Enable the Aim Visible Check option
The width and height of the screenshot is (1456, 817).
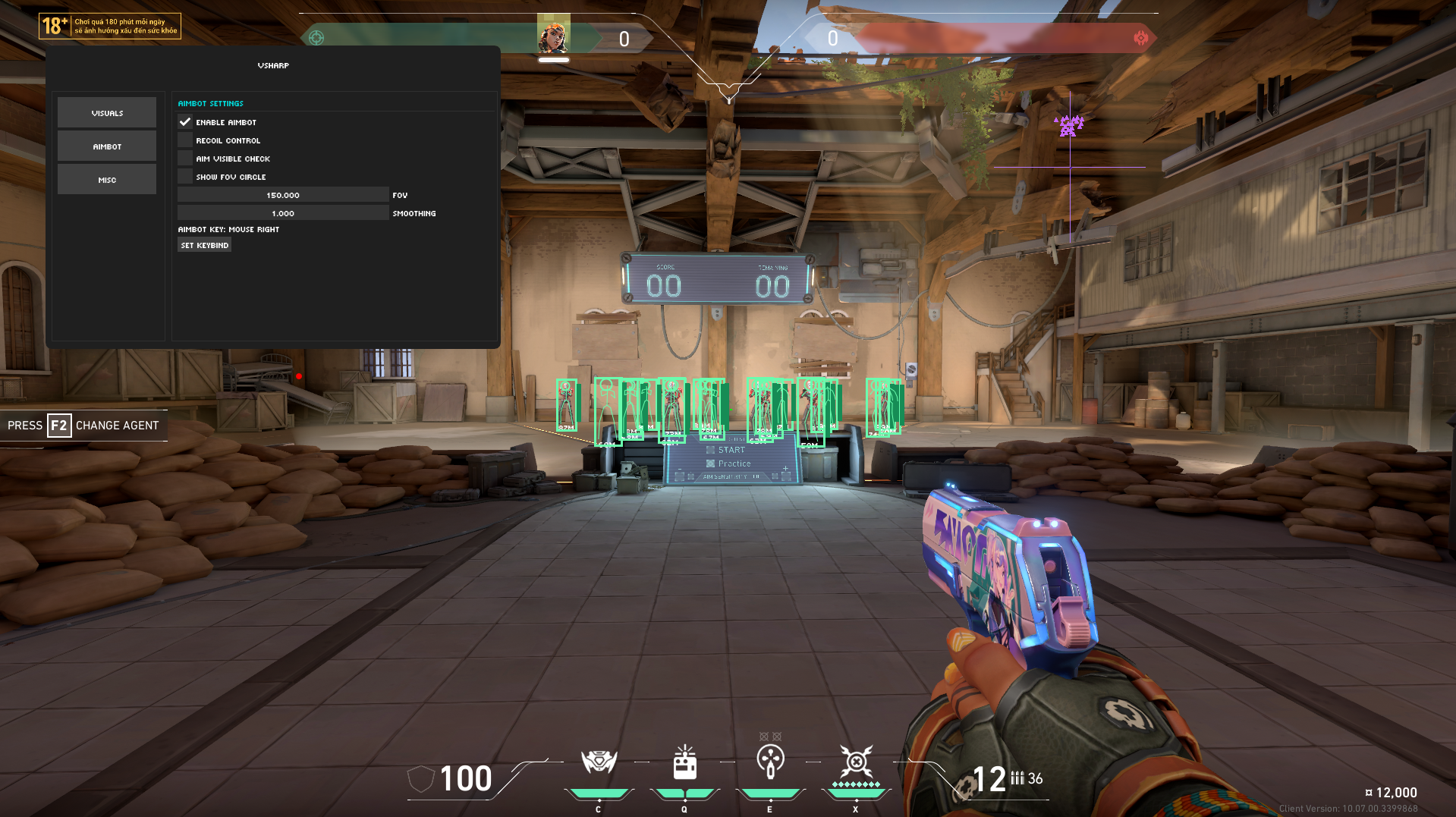tap(185, 159)
